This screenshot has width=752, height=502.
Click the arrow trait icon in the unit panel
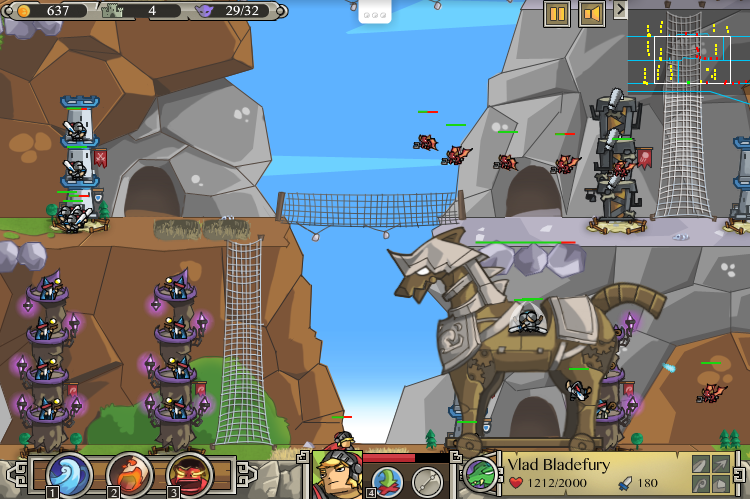pyautogui.click(x=720, y=465)
